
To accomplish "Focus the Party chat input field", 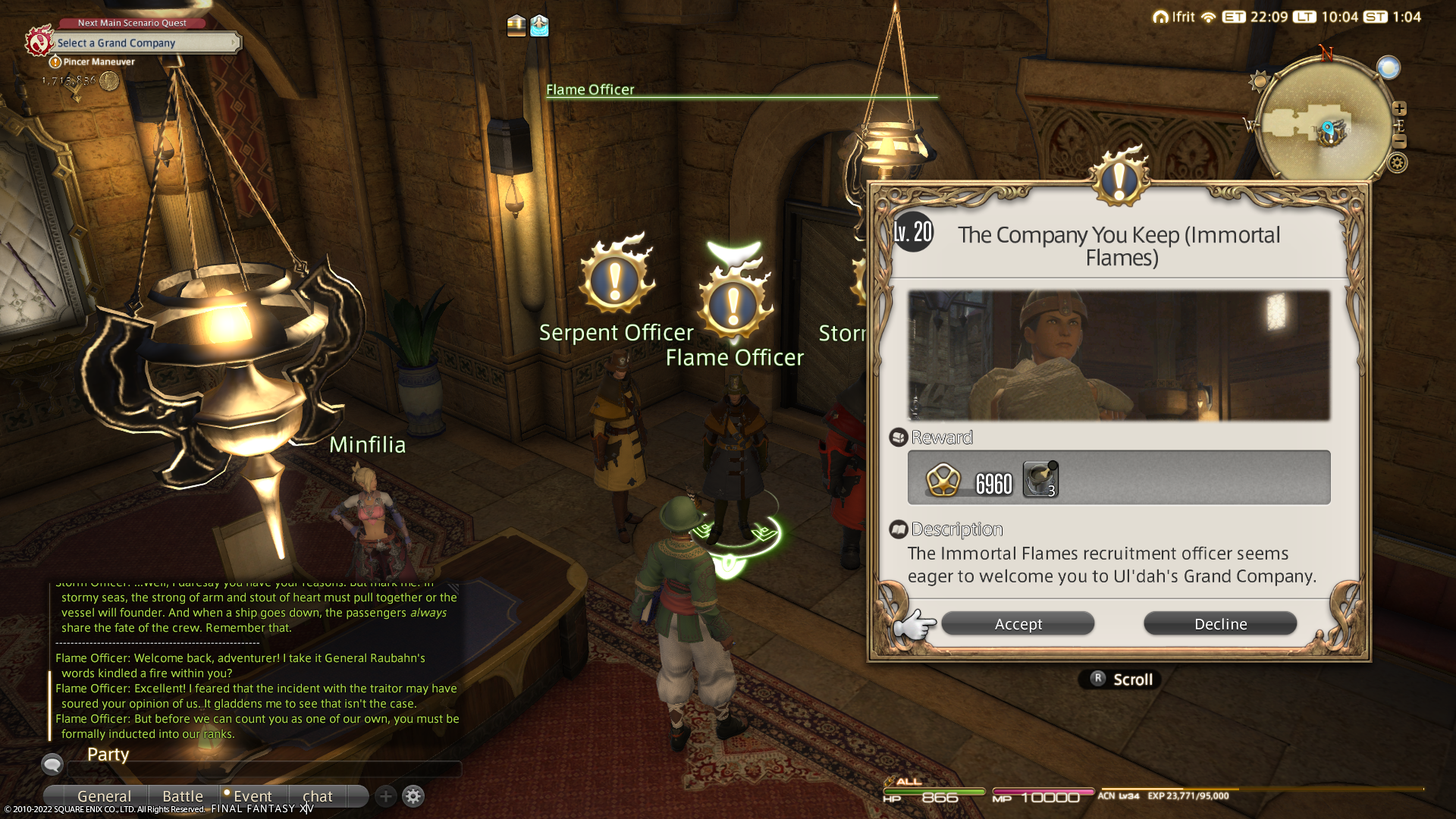I will pyautogui.click(x=265, y=768).
